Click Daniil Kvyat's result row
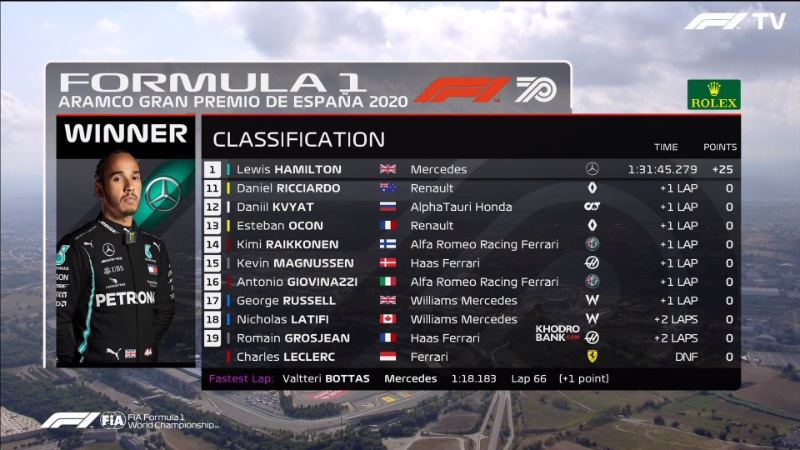Viewport: 800px width, 450px height. pyautogui.click(x=470, y=207)
